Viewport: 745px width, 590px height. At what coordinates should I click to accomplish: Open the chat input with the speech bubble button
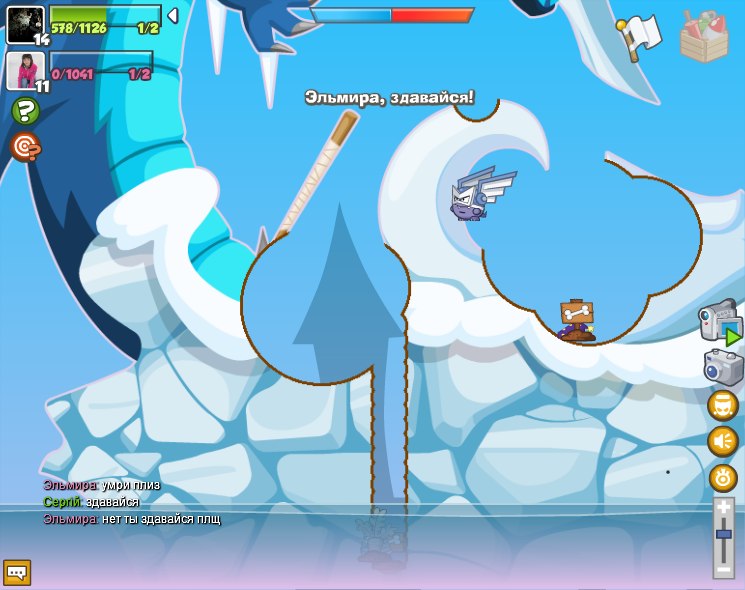point(17,572)
